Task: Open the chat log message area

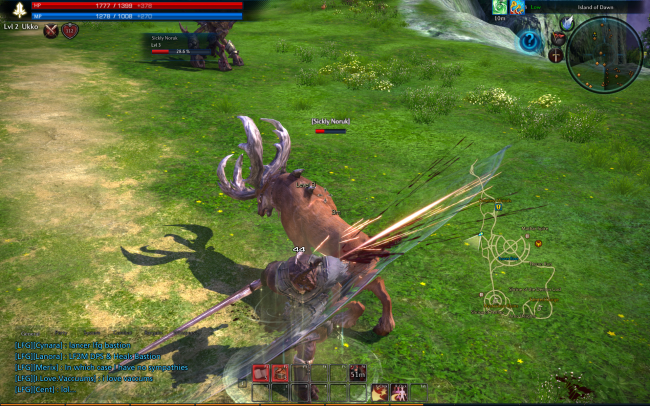Action: tap(90, 362)
